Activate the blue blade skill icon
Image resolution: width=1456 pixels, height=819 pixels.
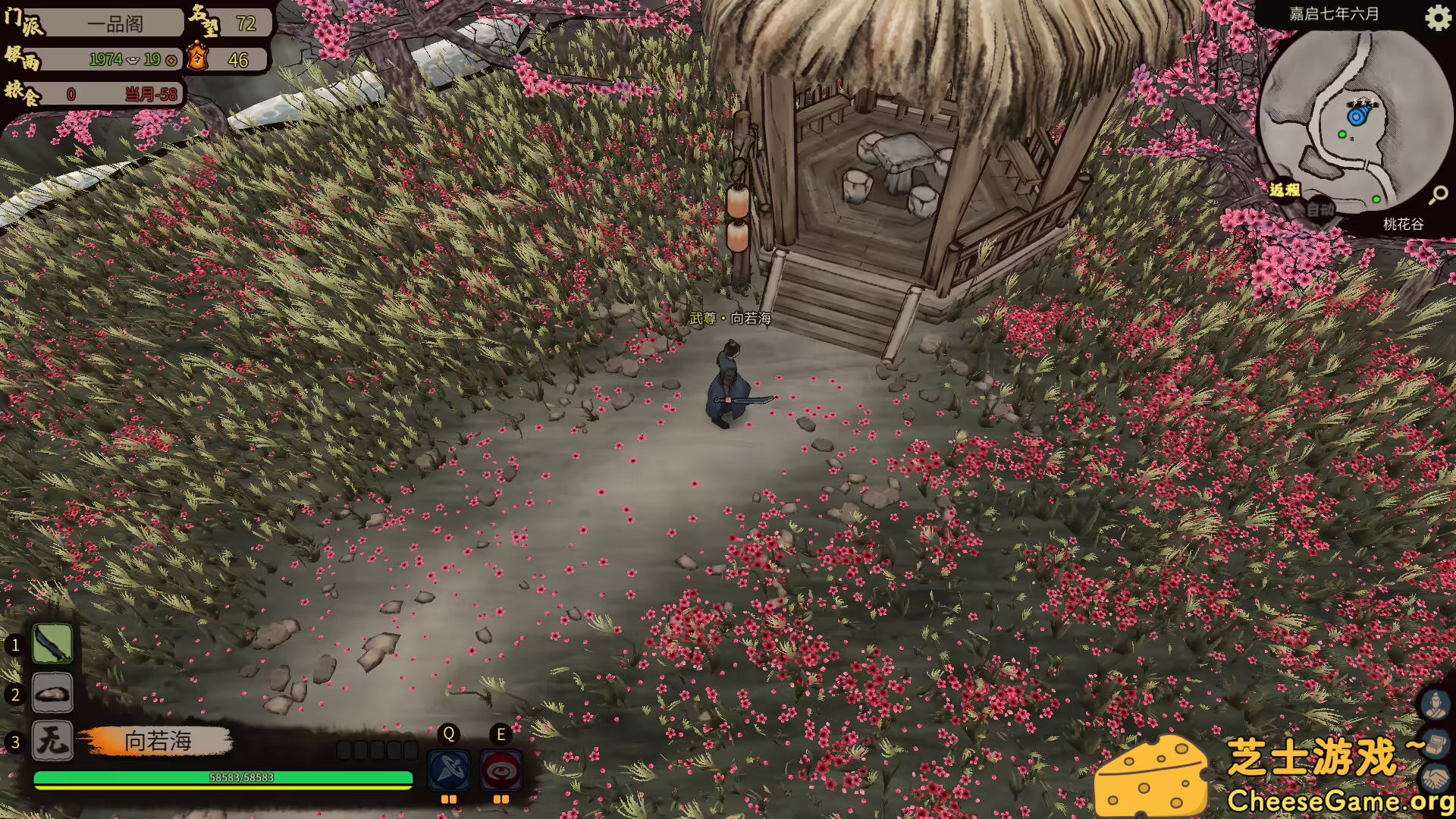pyautogui.click(x=449, y=770)
